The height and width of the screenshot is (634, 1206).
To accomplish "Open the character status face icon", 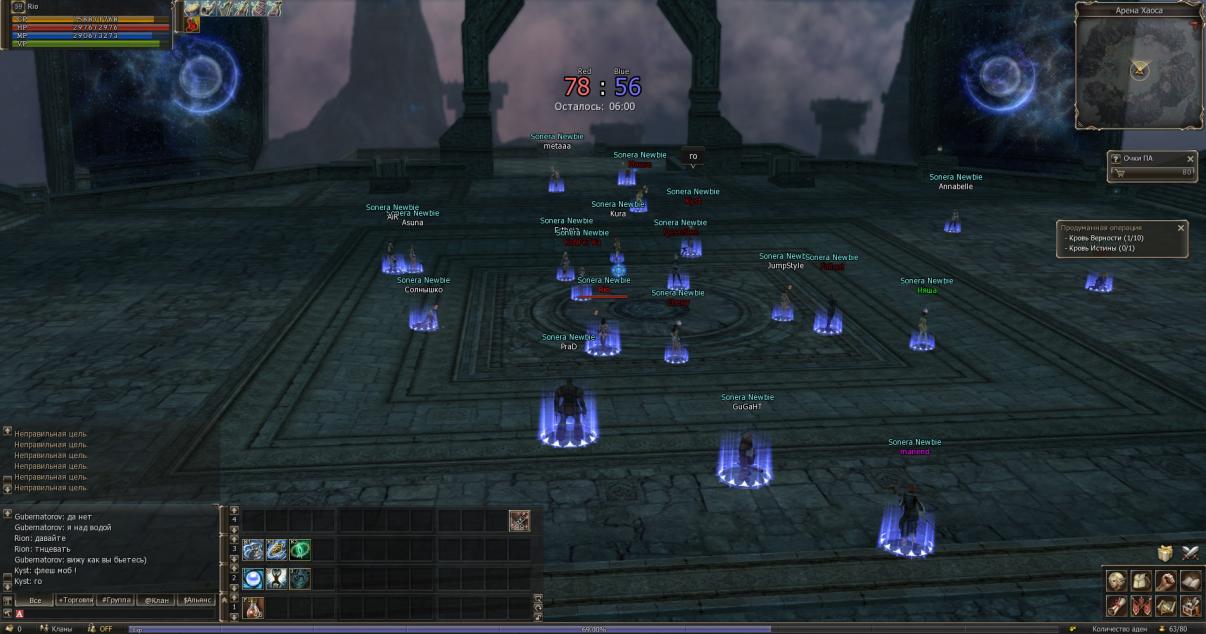I will coord(1117,581).
